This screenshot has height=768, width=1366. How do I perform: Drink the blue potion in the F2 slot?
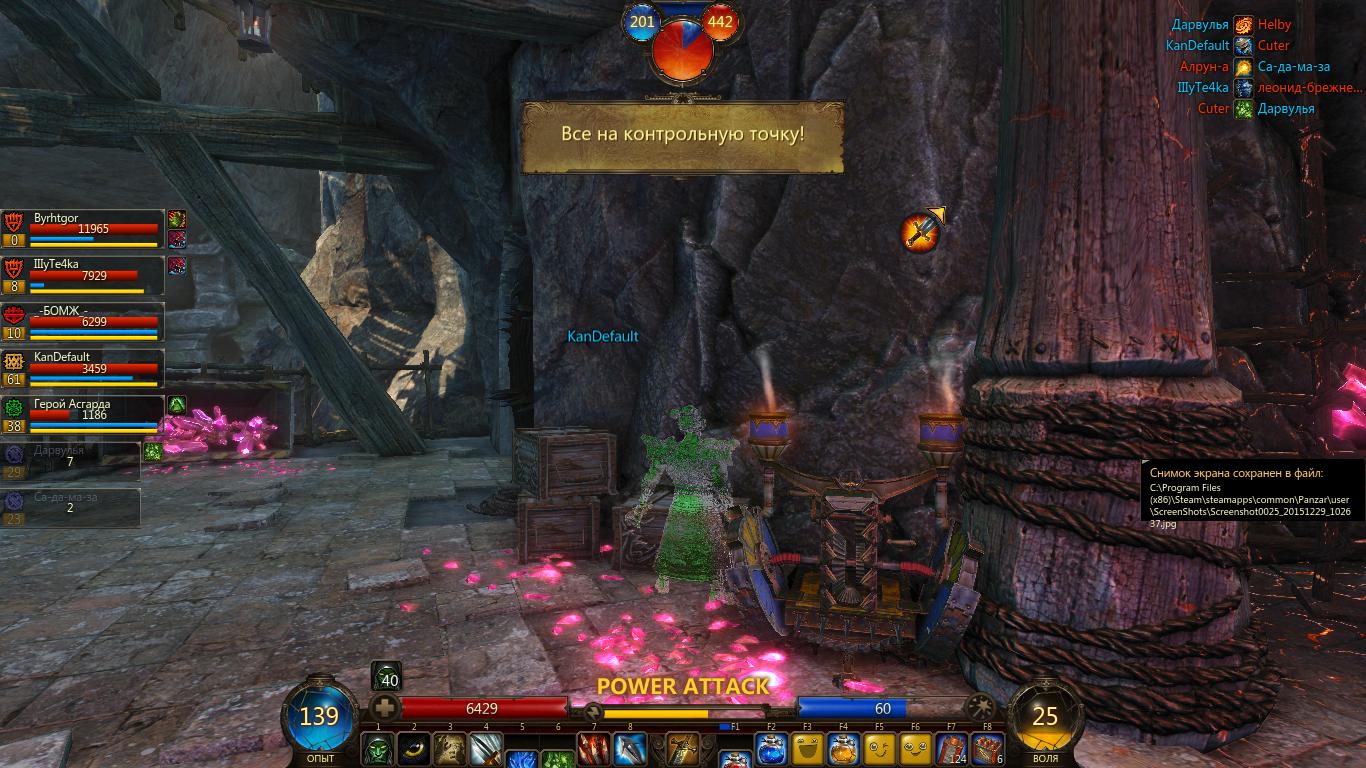coord(771,749)
